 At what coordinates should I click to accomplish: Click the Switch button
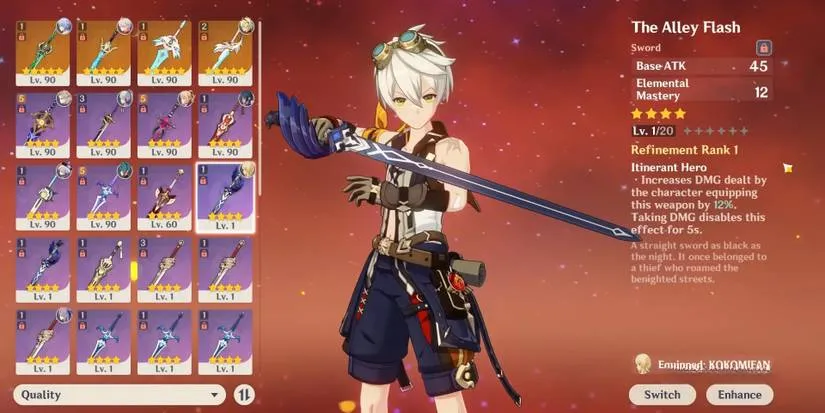(x=662, y=395)
